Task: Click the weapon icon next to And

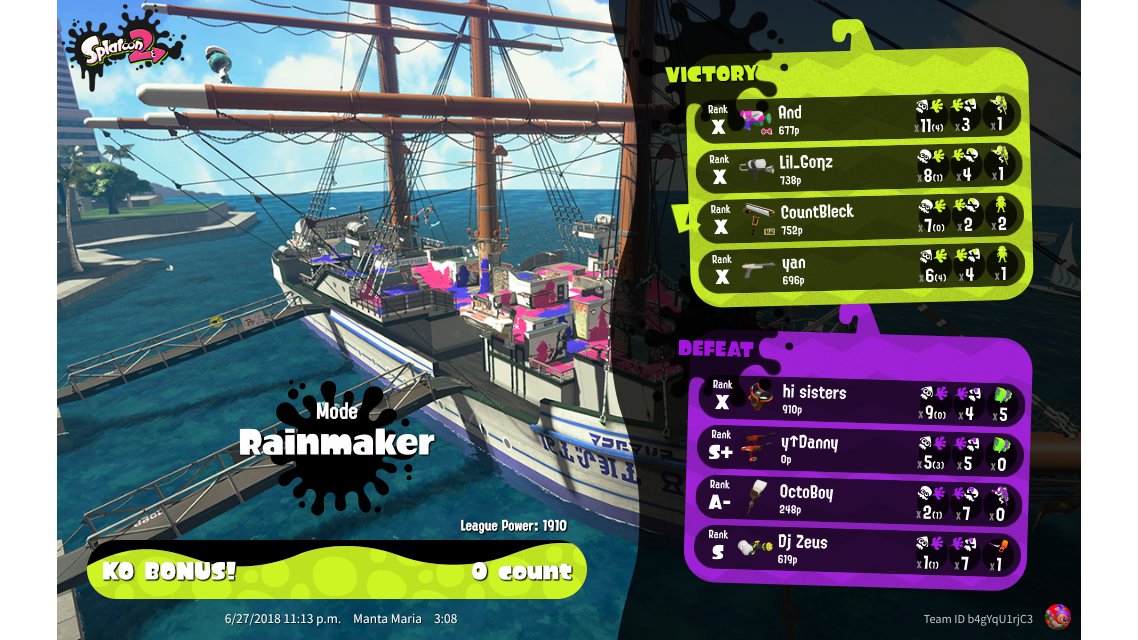Action: [x=756, y=120]
